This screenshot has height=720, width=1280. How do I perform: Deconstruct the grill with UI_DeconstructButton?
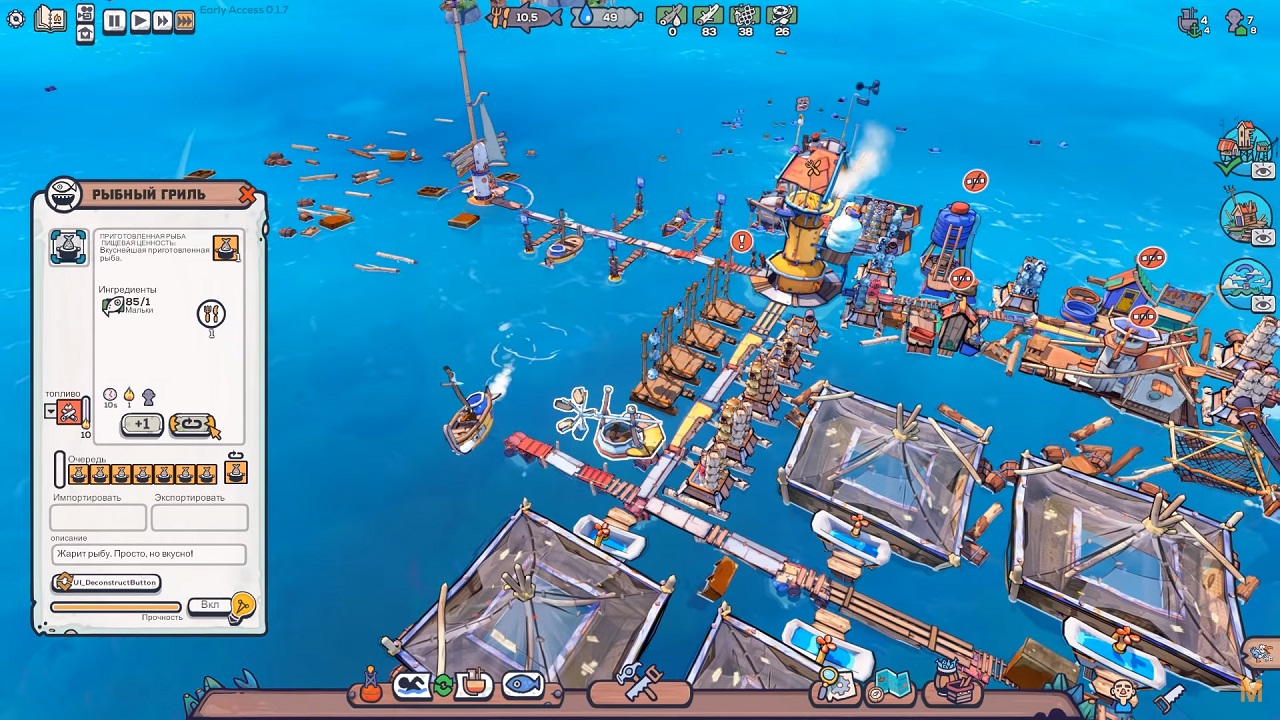tap(106, 582)
